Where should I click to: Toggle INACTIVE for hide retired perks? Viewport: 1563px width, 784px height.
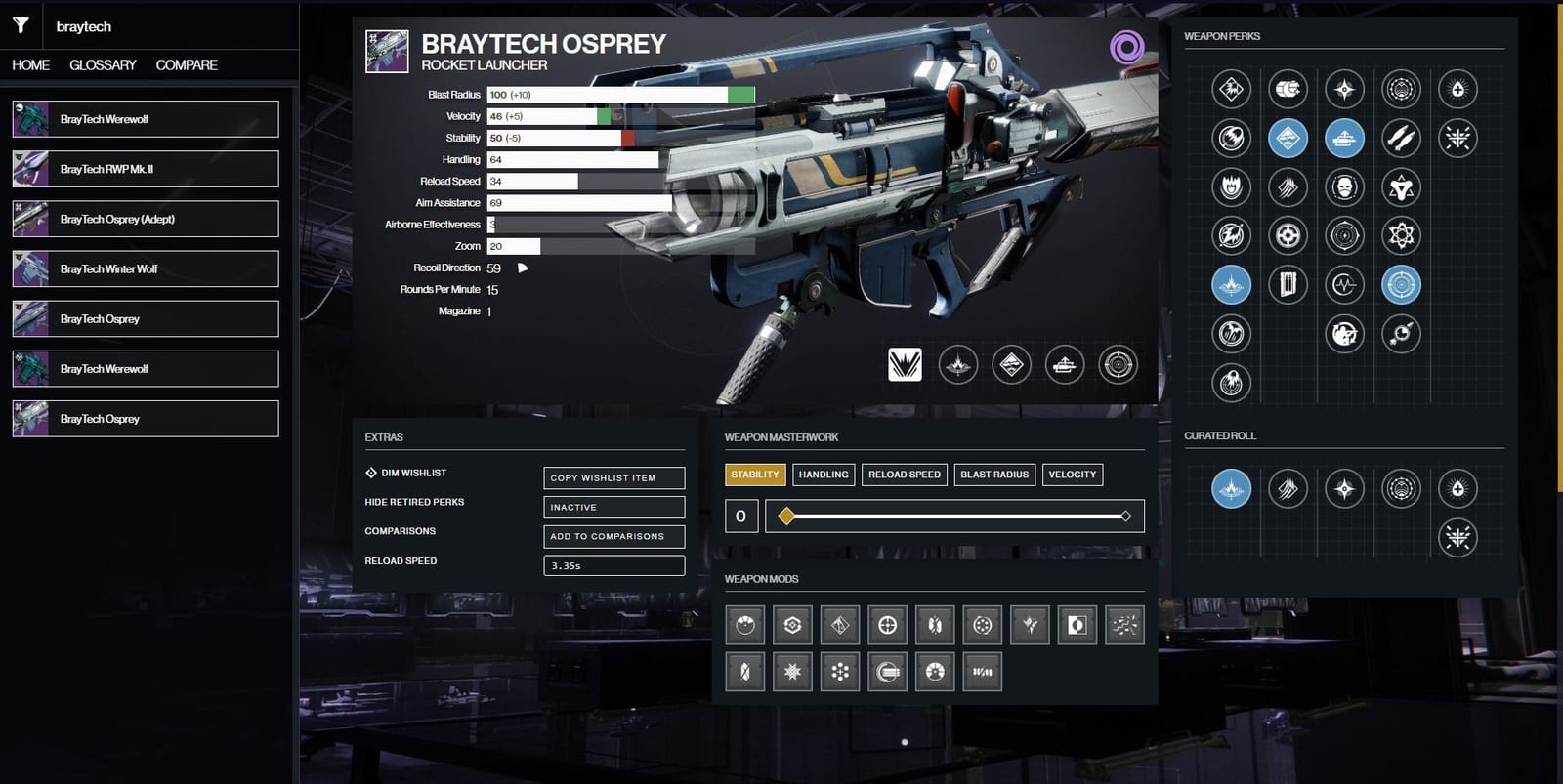click(x=613, y=507)
